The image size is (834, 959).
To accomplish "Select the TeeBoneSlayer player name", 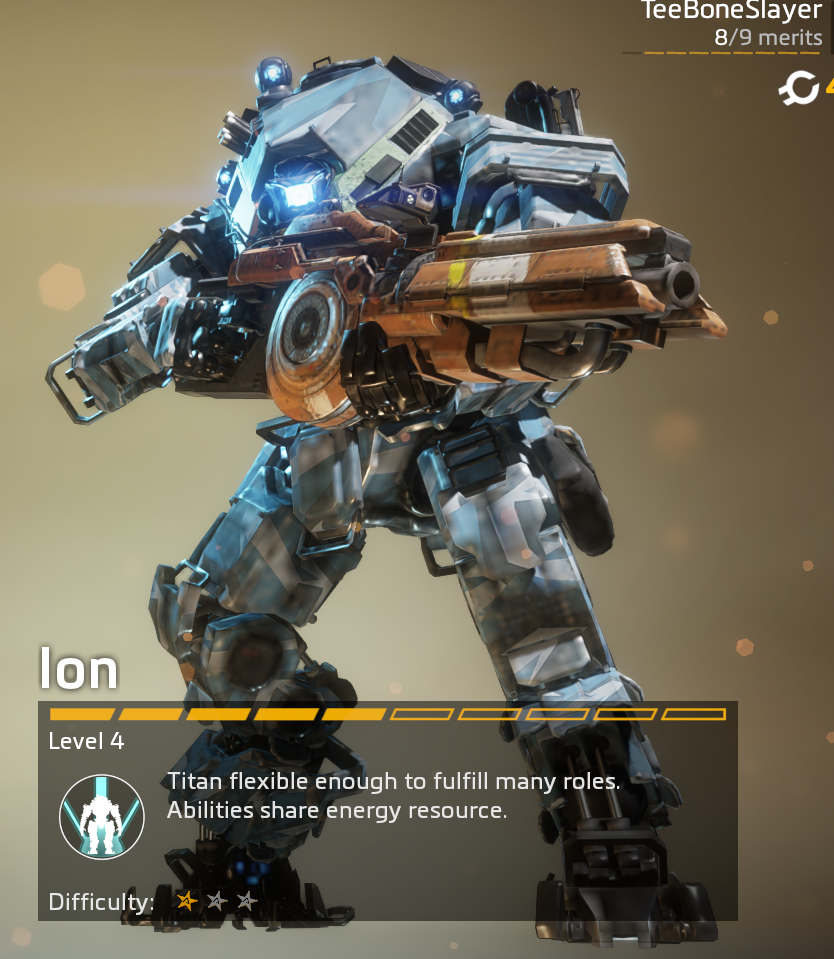I will point(731,13).
